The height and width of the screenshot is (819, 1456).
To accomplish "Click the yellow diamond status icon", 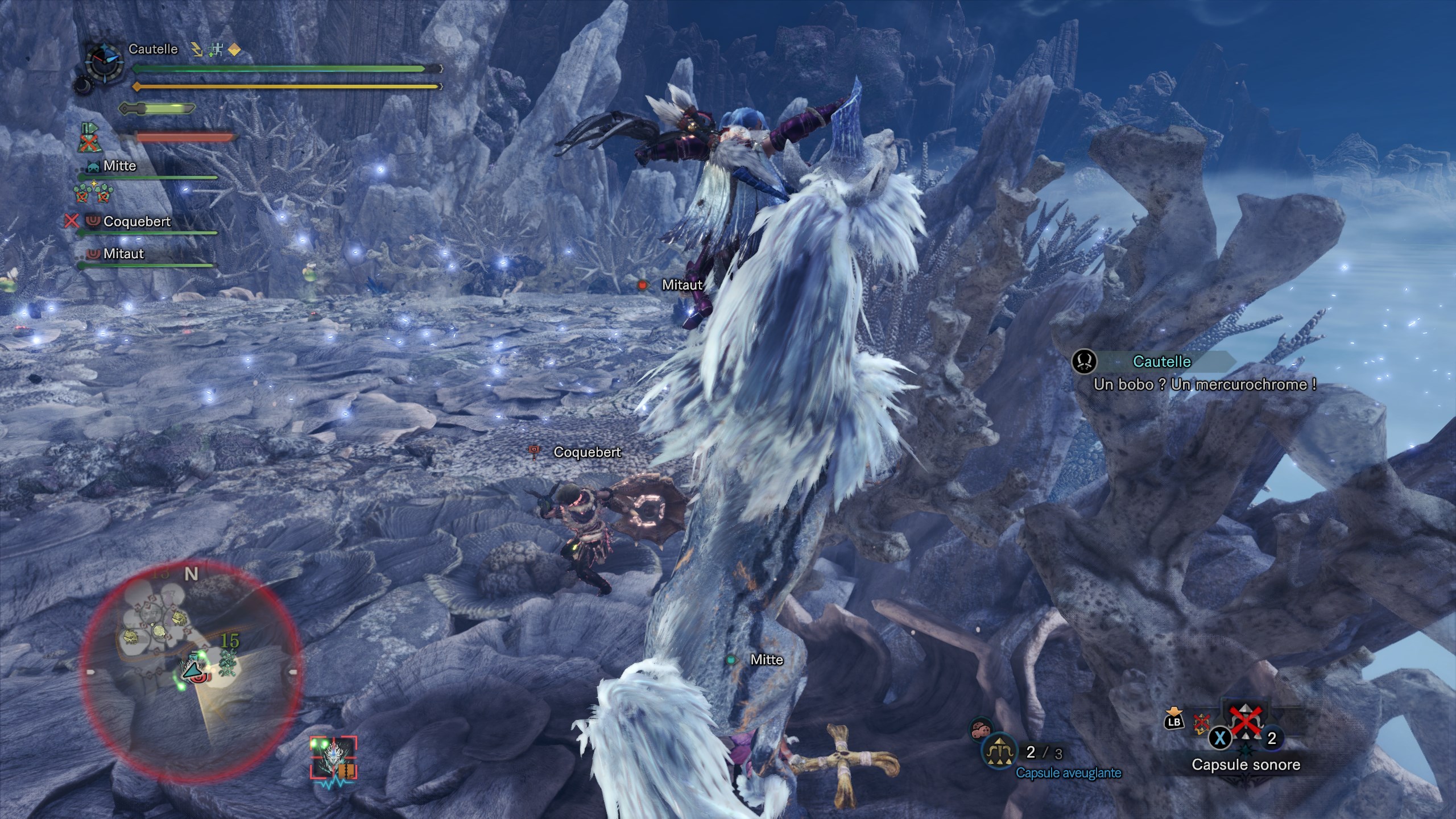I will [234, 50].
